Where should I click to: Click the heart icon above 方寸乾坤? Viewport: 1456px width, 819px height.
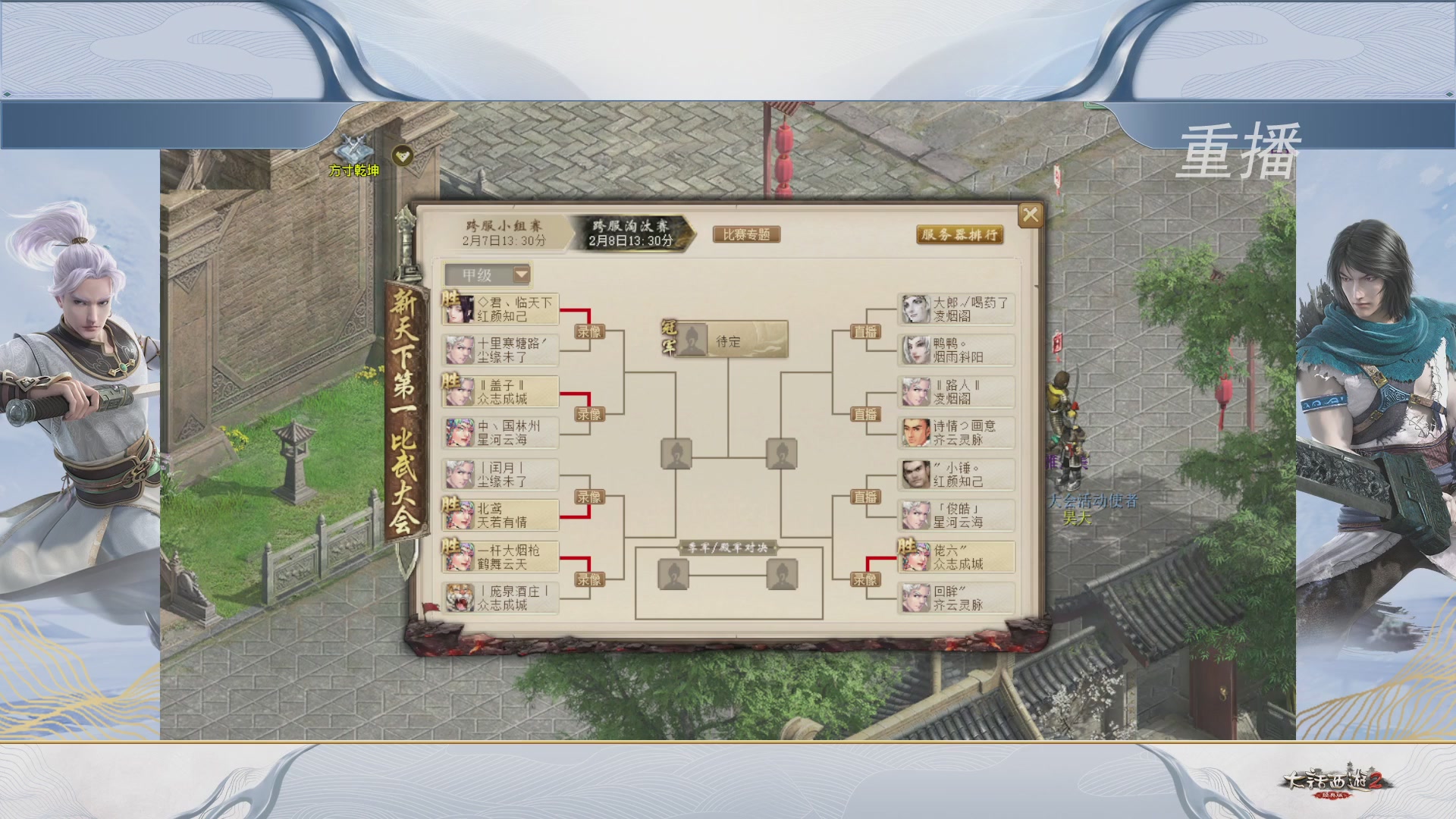click(x=403, y=154)
